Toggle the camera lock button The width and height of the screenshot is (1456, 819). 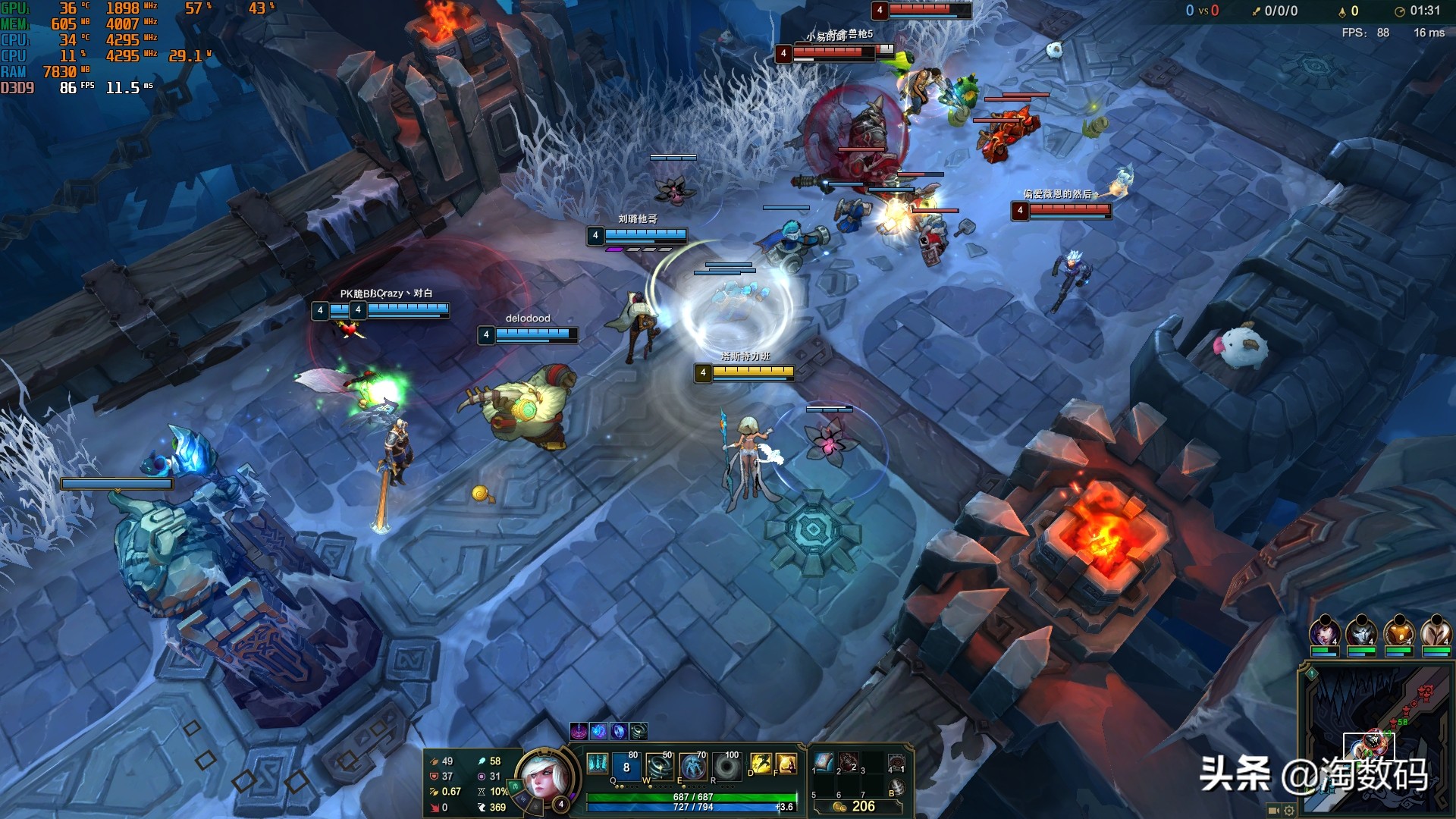click(1274, 810)
